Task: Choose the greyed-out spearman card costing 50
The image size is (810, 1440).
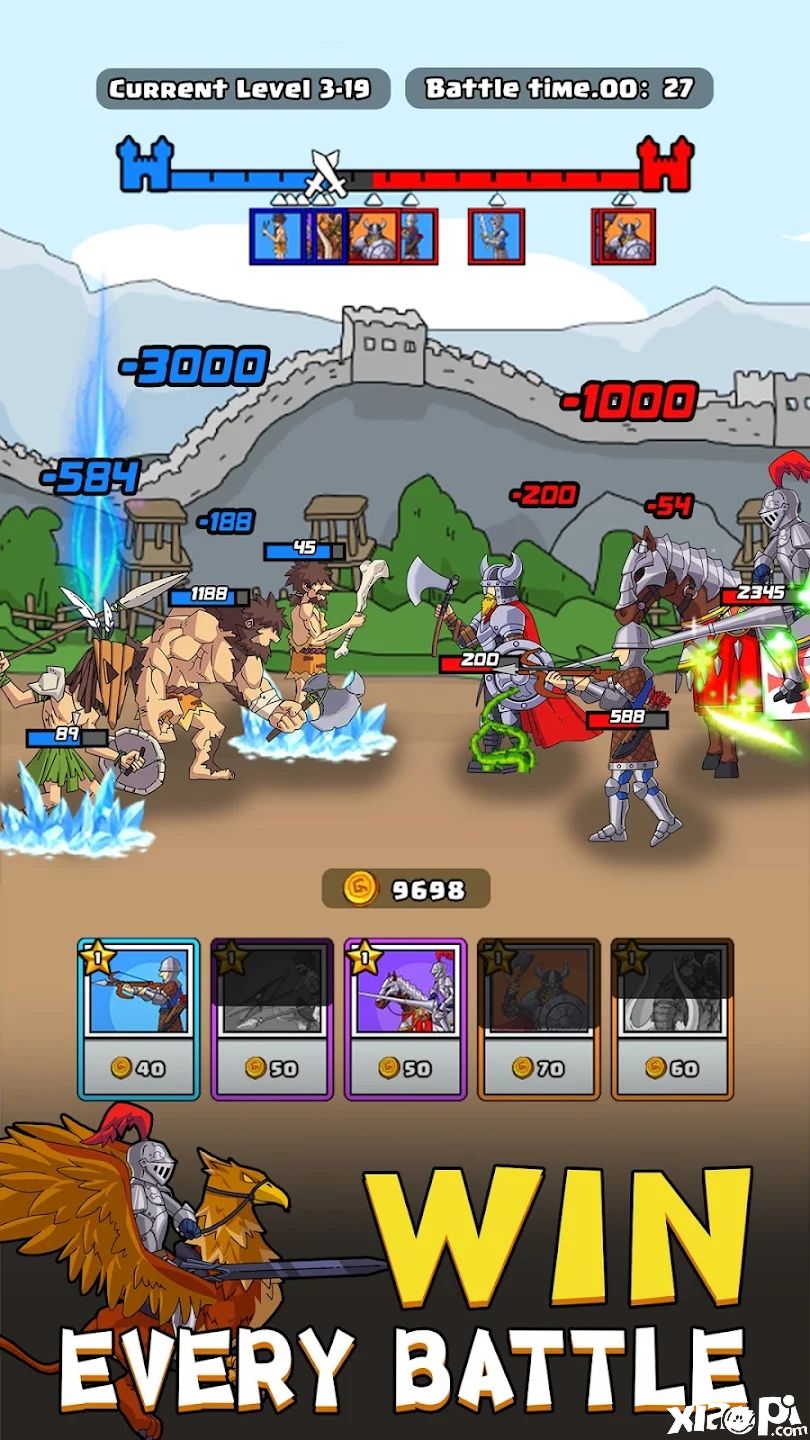Action: tap(272, 1018)
